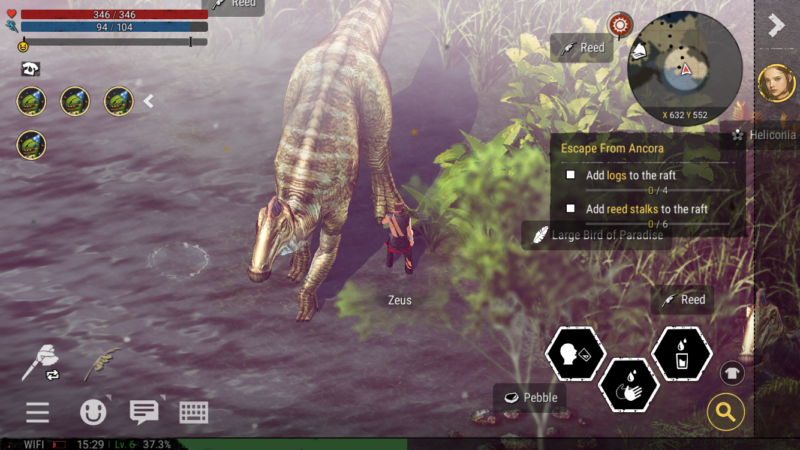Expand the side panel with the chevron arrow
This screenshot has width=800, height=450.
click(776, 25)
